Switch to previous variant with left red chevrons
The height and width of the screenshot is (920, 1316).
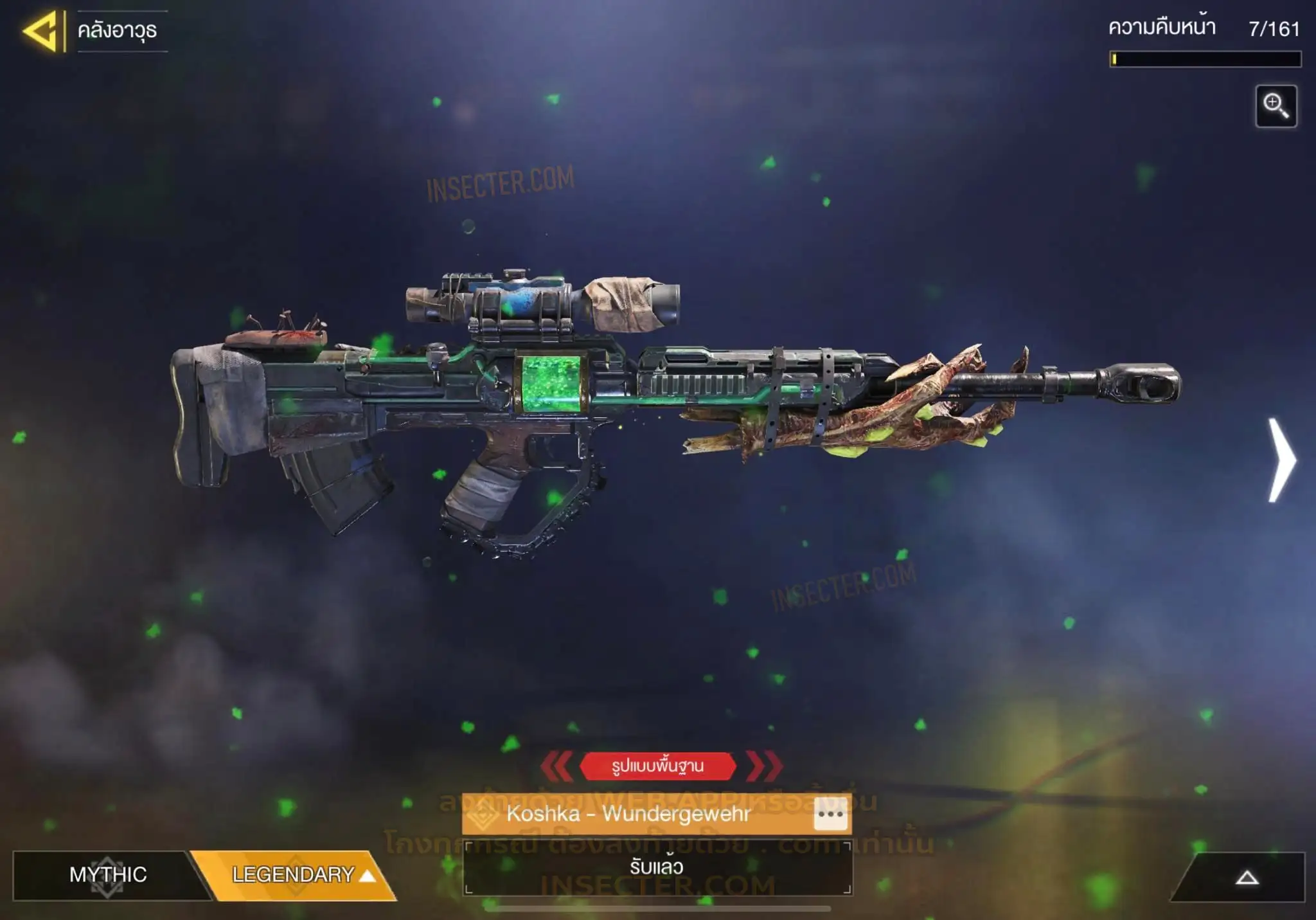click(557, 766)
